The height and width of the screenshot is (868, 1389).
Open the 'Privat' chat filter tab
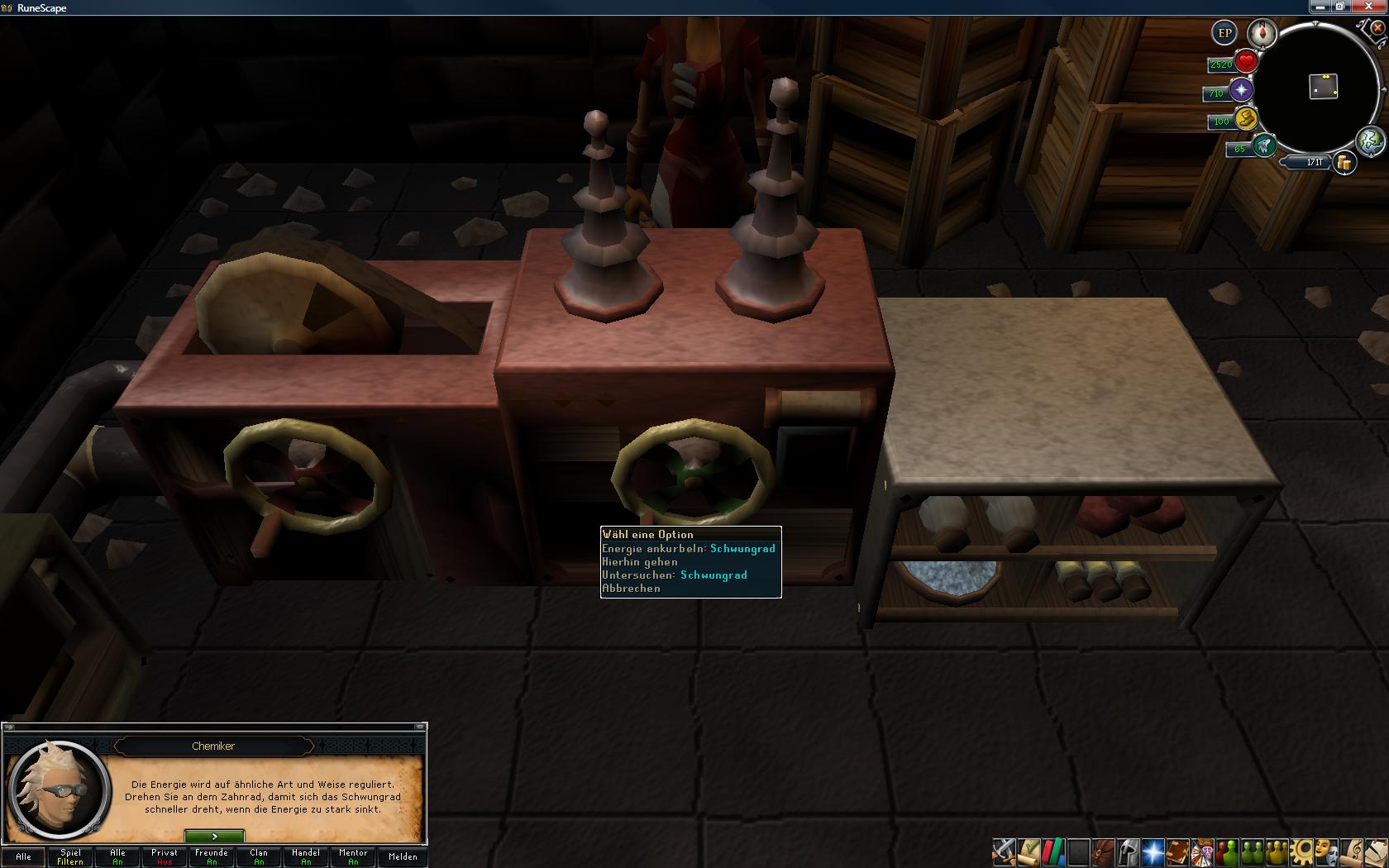tap(165, 856)
